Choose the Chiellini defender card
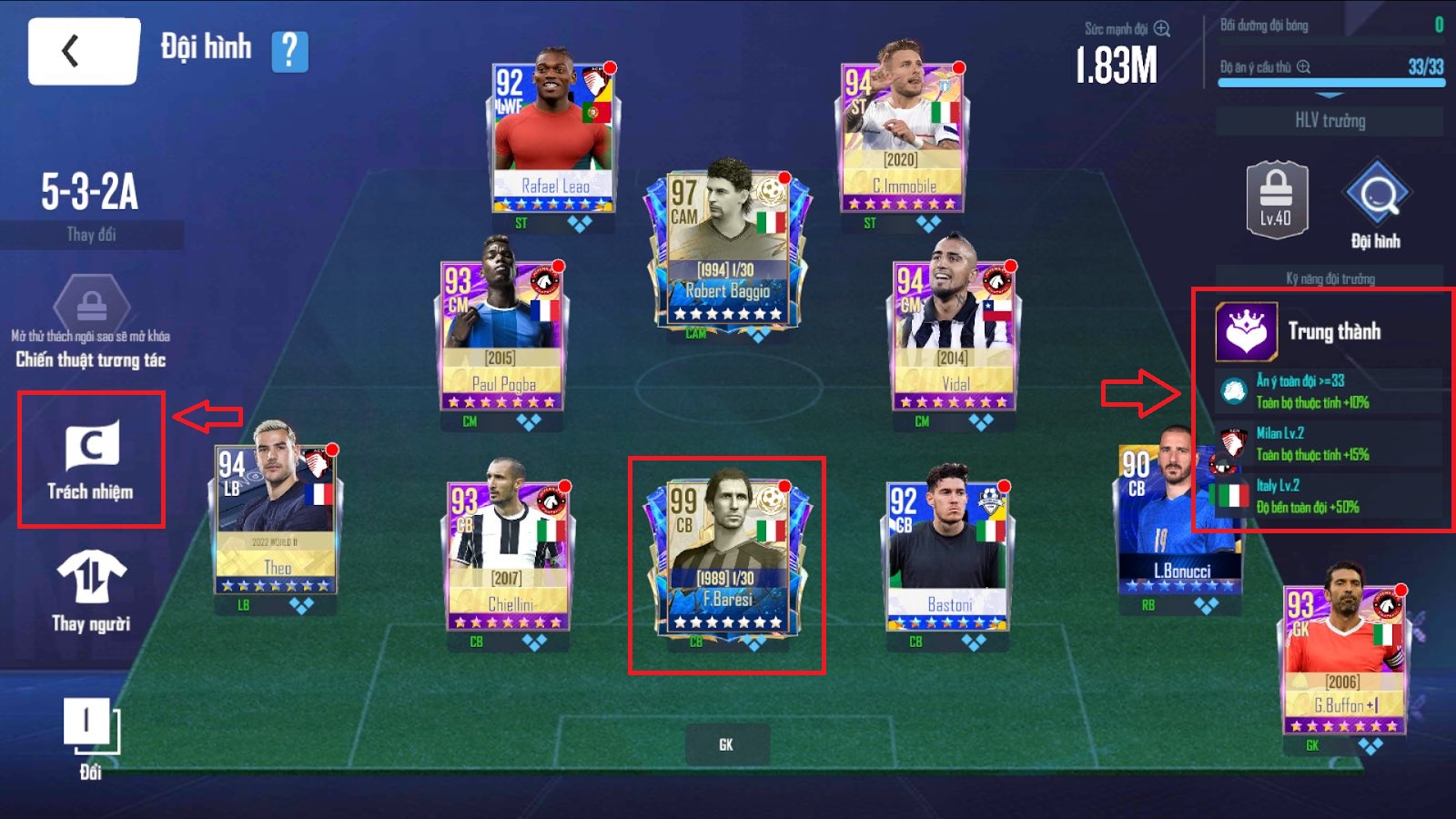The width and height of the screenshot is (1456, 819). pyautogui.click(x=508, y=555)
